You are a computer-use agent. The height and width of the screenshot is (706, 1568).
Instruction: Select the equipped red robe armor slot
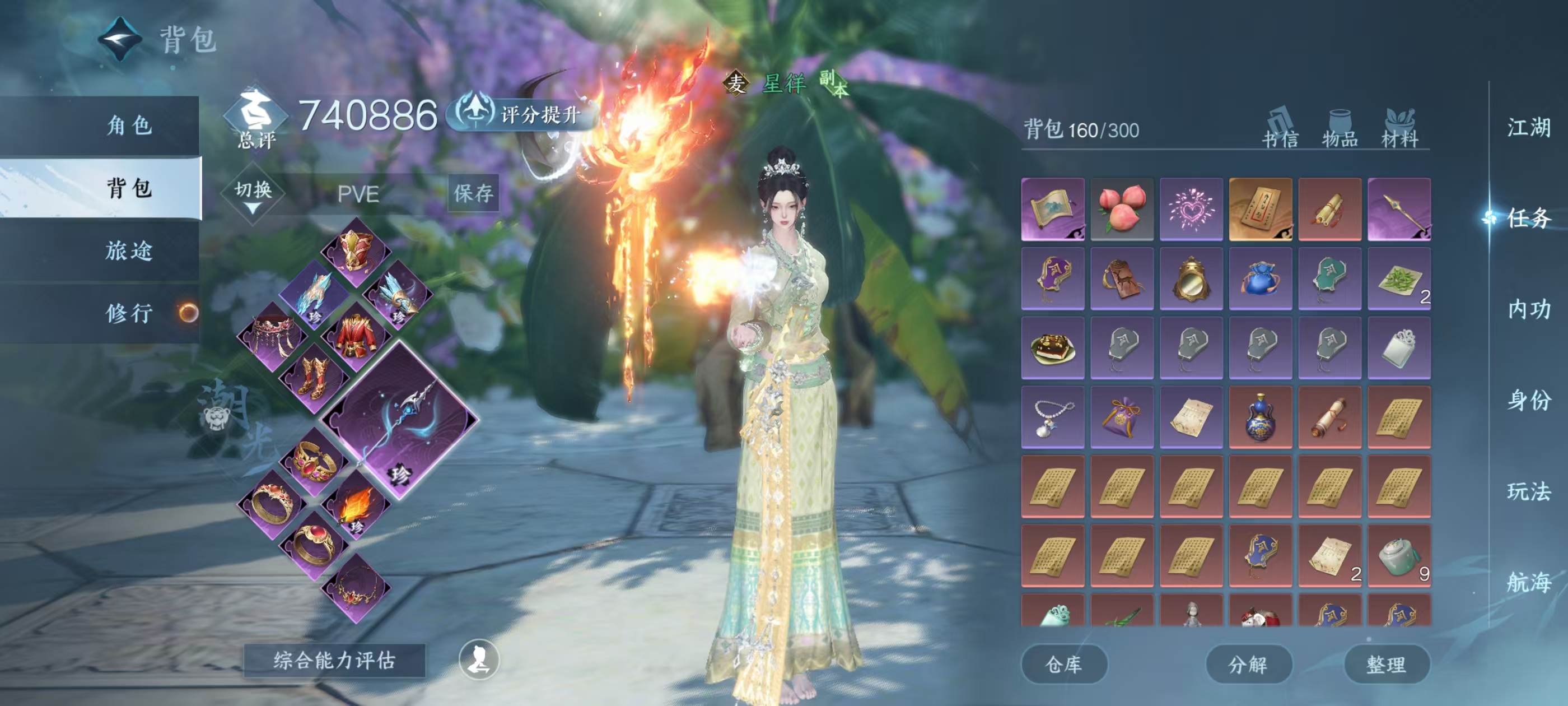[357, 337]
